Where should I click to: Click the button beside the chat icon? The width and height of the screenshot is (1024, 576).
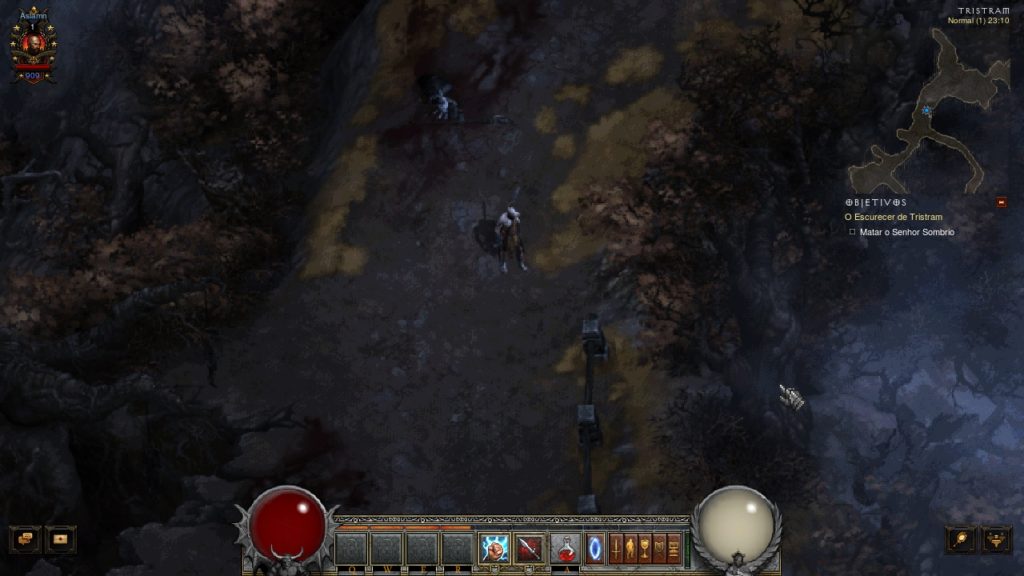tap(61, 539)
